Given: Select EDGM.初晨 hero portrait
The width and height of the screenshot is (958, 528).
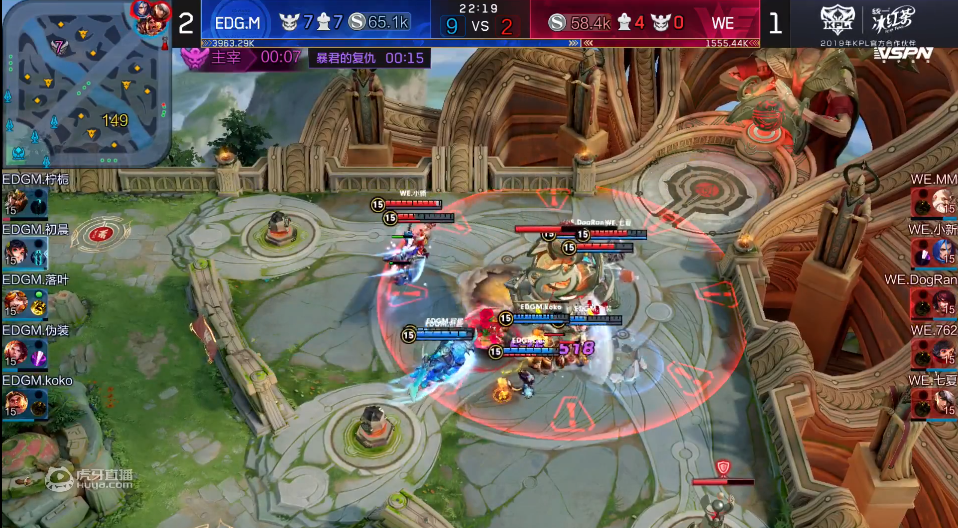Looking at the screenshot, I should (x=17, y=253).
